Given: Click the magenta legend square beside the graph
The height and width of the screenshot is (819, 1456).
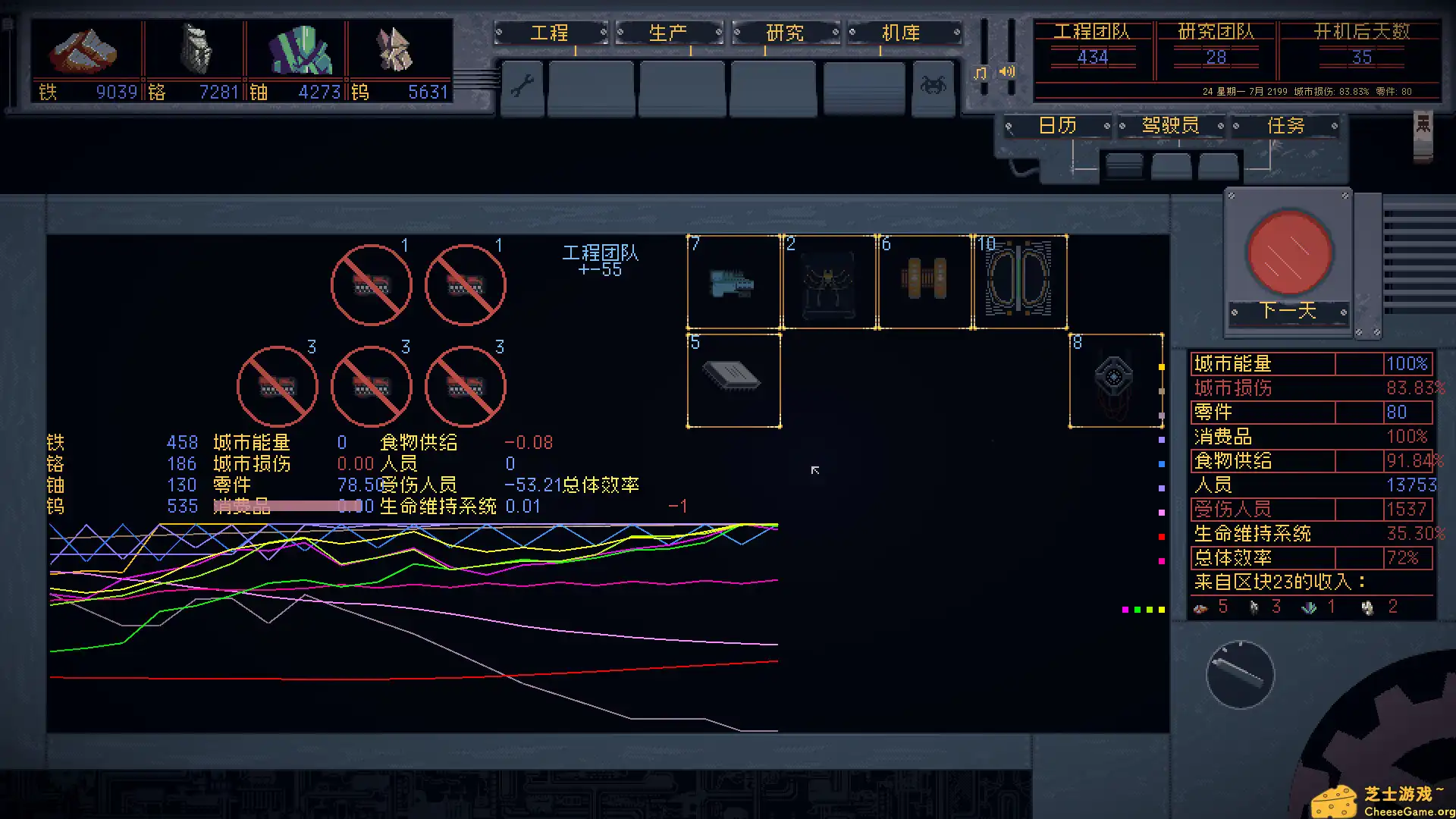Looking at the screenshot, I should 1163,560.
